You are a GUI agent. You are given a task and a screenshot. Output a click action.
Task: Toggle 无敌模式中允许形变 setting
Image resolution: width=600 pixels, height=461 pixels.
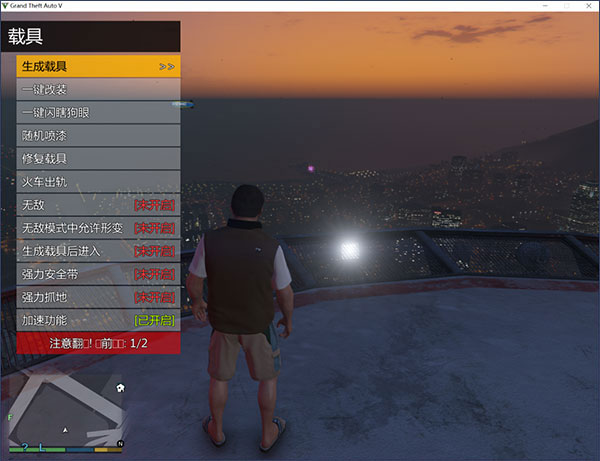pyautogui.click(x=98, y=228)
